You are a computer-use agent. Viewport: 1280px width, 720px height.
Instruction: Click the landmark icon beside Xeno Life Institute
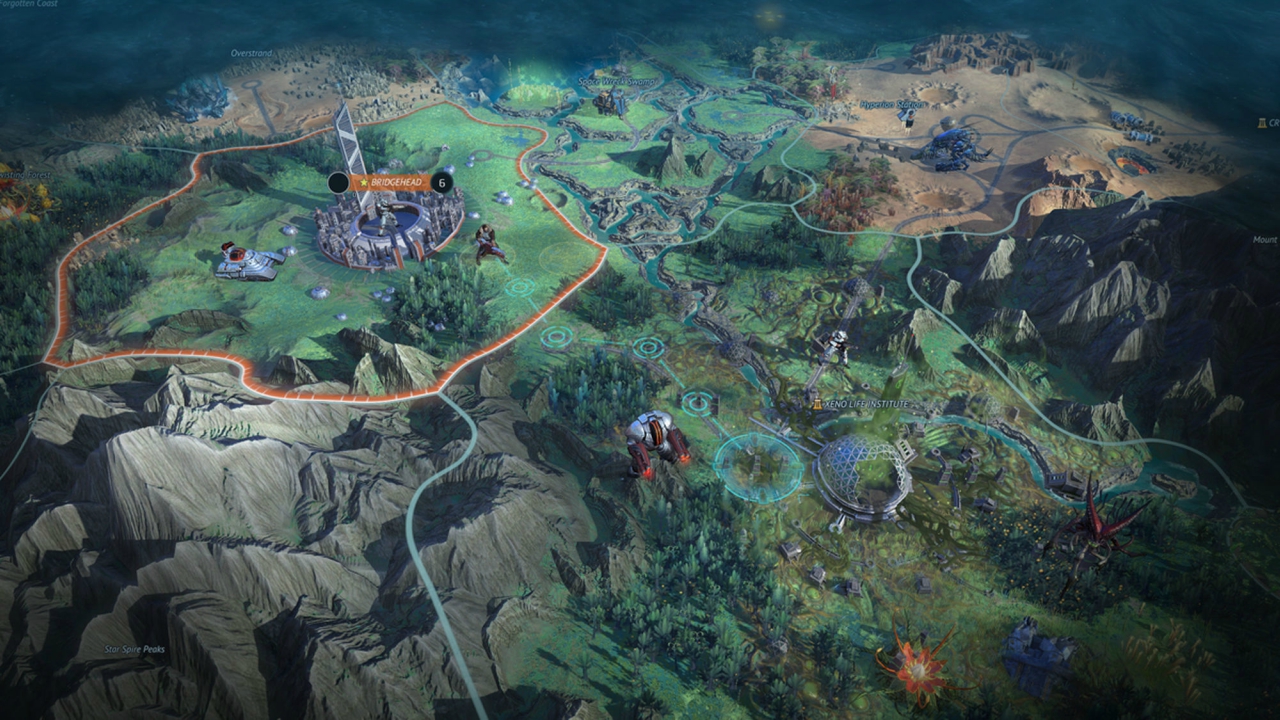[817, 403]
